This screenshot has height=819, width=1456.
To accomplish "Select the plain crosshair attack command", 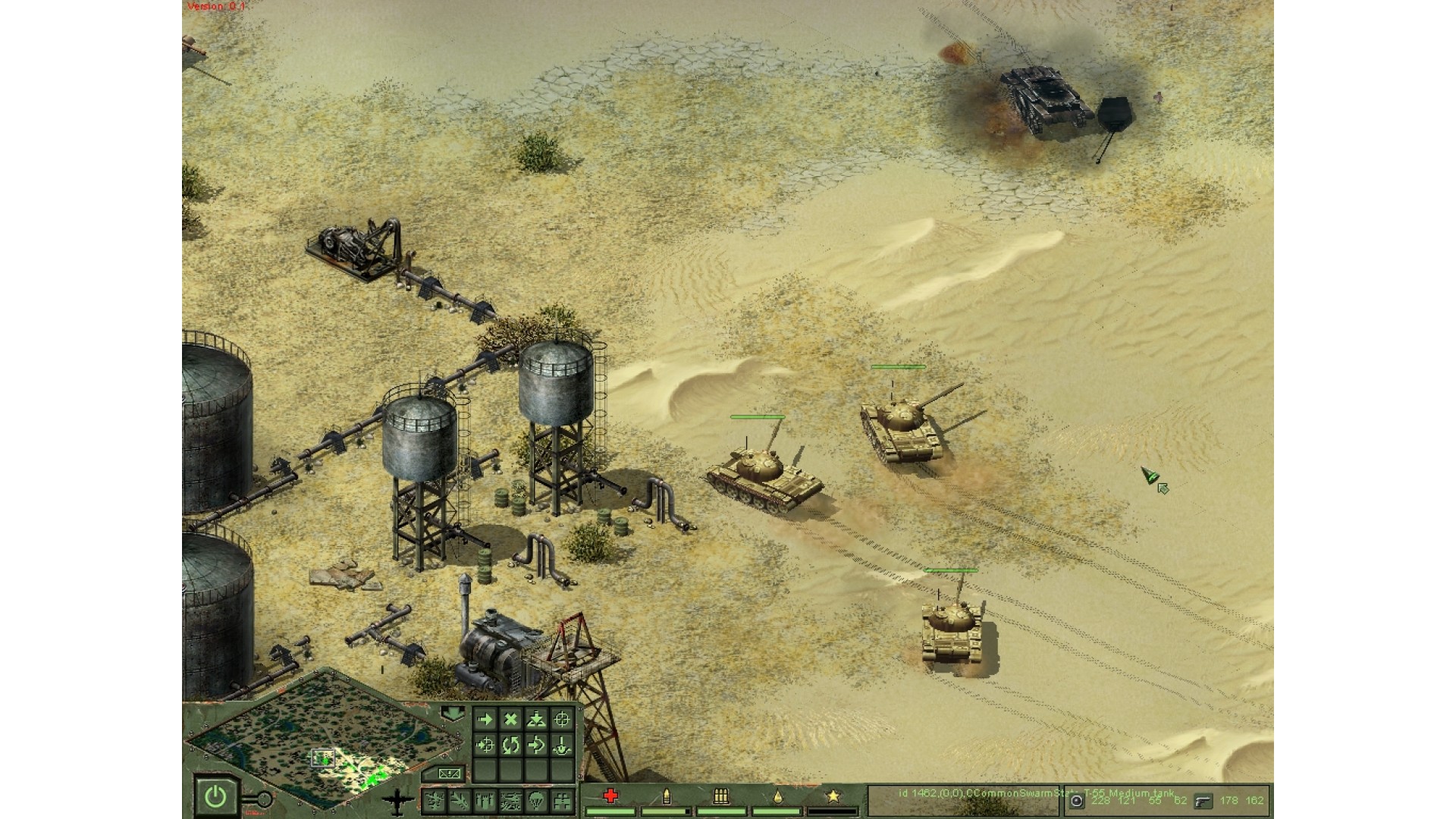I will (x=562, y=719).
